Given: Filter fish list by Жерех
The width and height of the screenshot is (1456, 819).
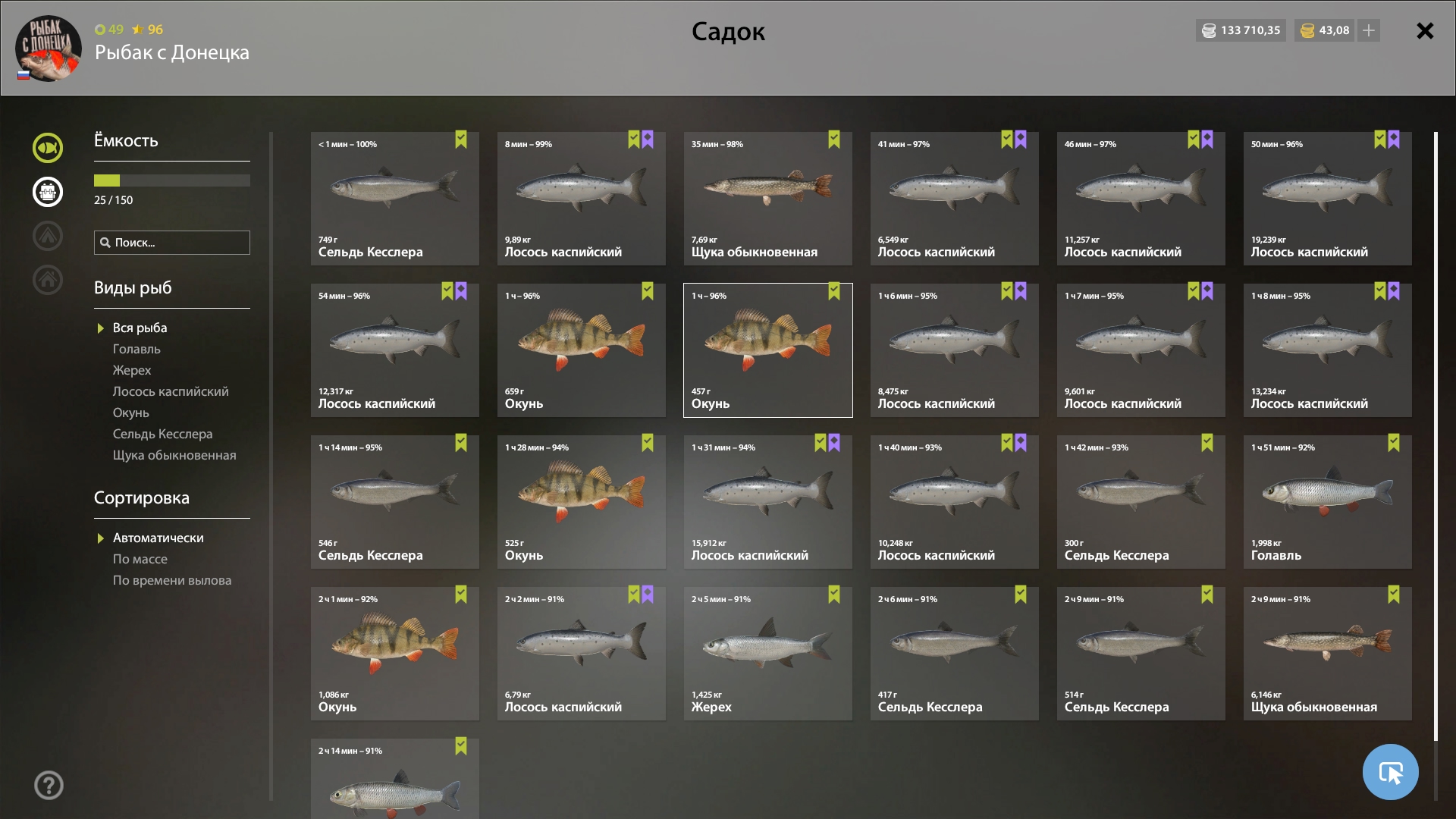Looking at the screenshot, I should (132, 370).
